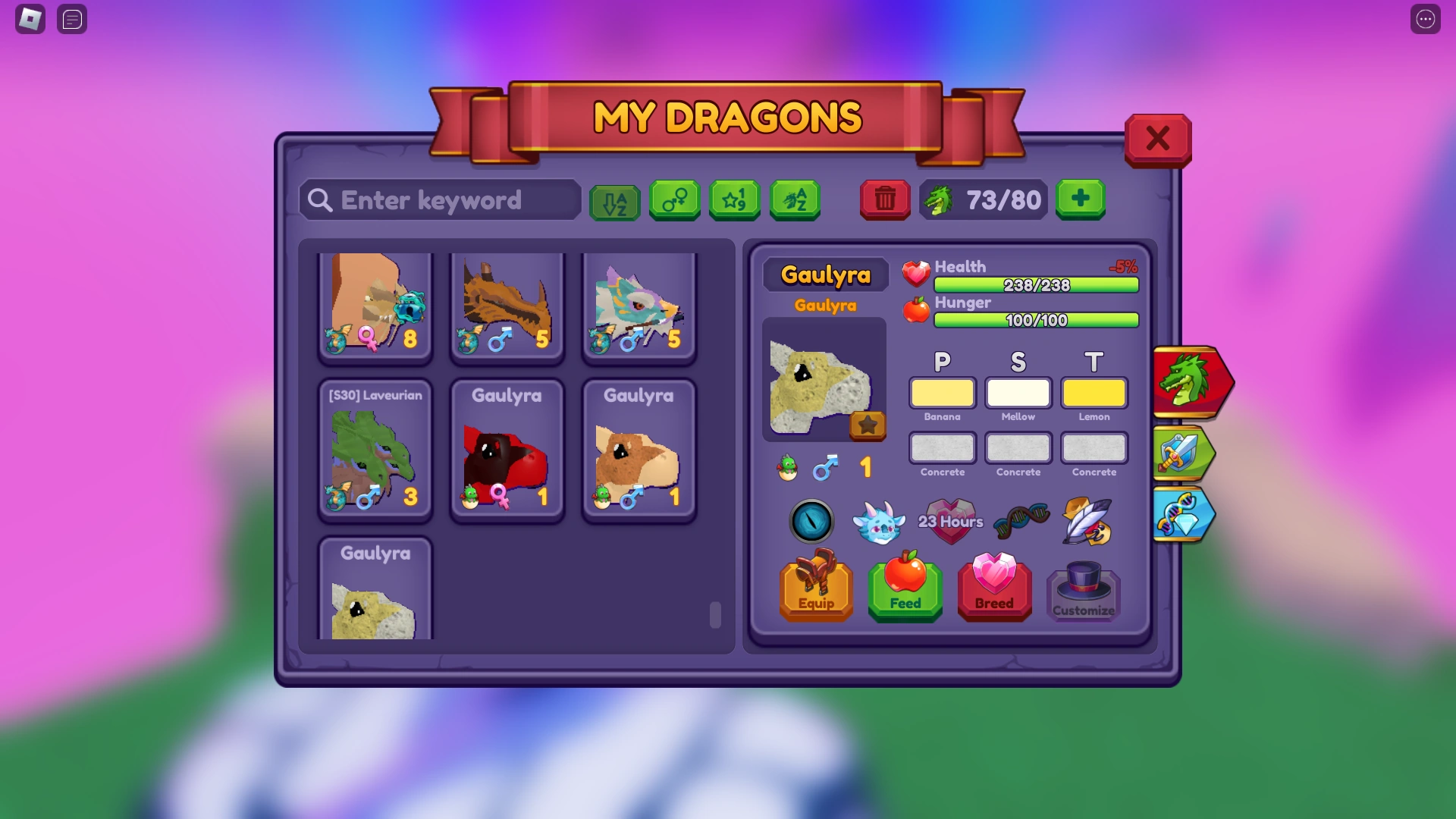This screenshot has height=819, width=1456.
Task: Toggle the 23 Hours breeding cooldown heart
Action: click(x=950, y=521)
